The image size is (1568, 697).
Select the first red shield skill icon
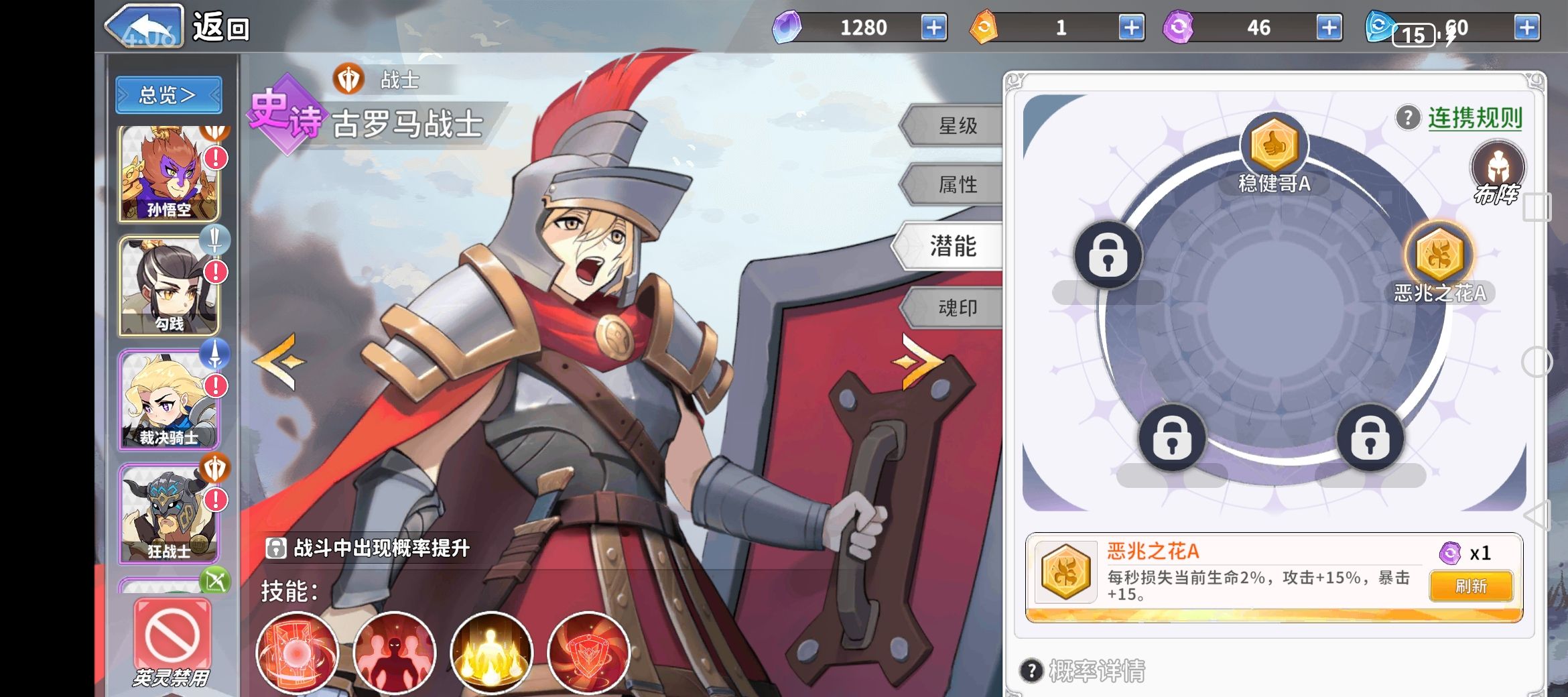[x=298, y=653]
